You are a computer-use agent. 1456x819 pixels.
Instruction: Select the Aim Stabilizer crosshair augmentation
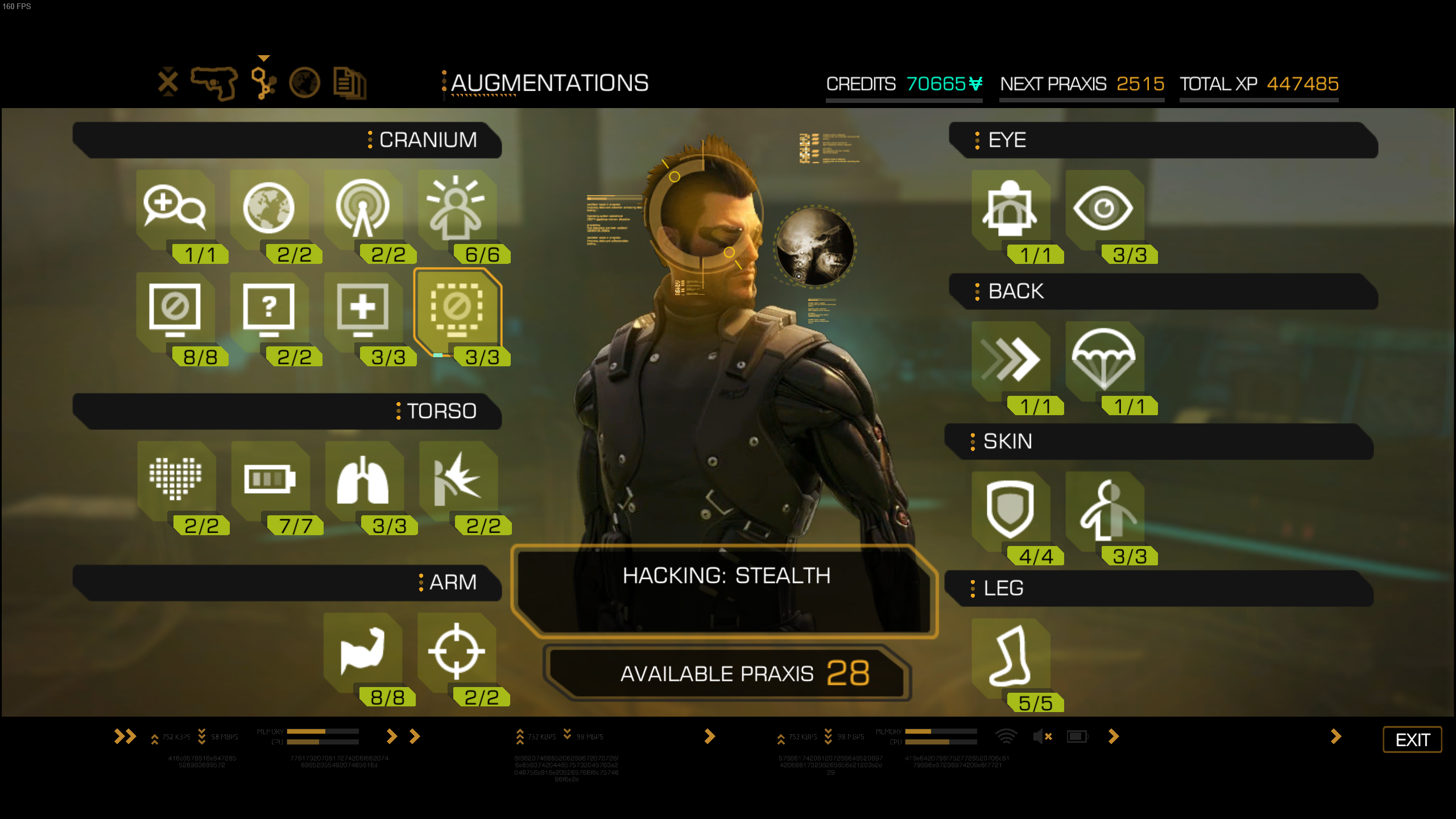[x=458, y=654]
